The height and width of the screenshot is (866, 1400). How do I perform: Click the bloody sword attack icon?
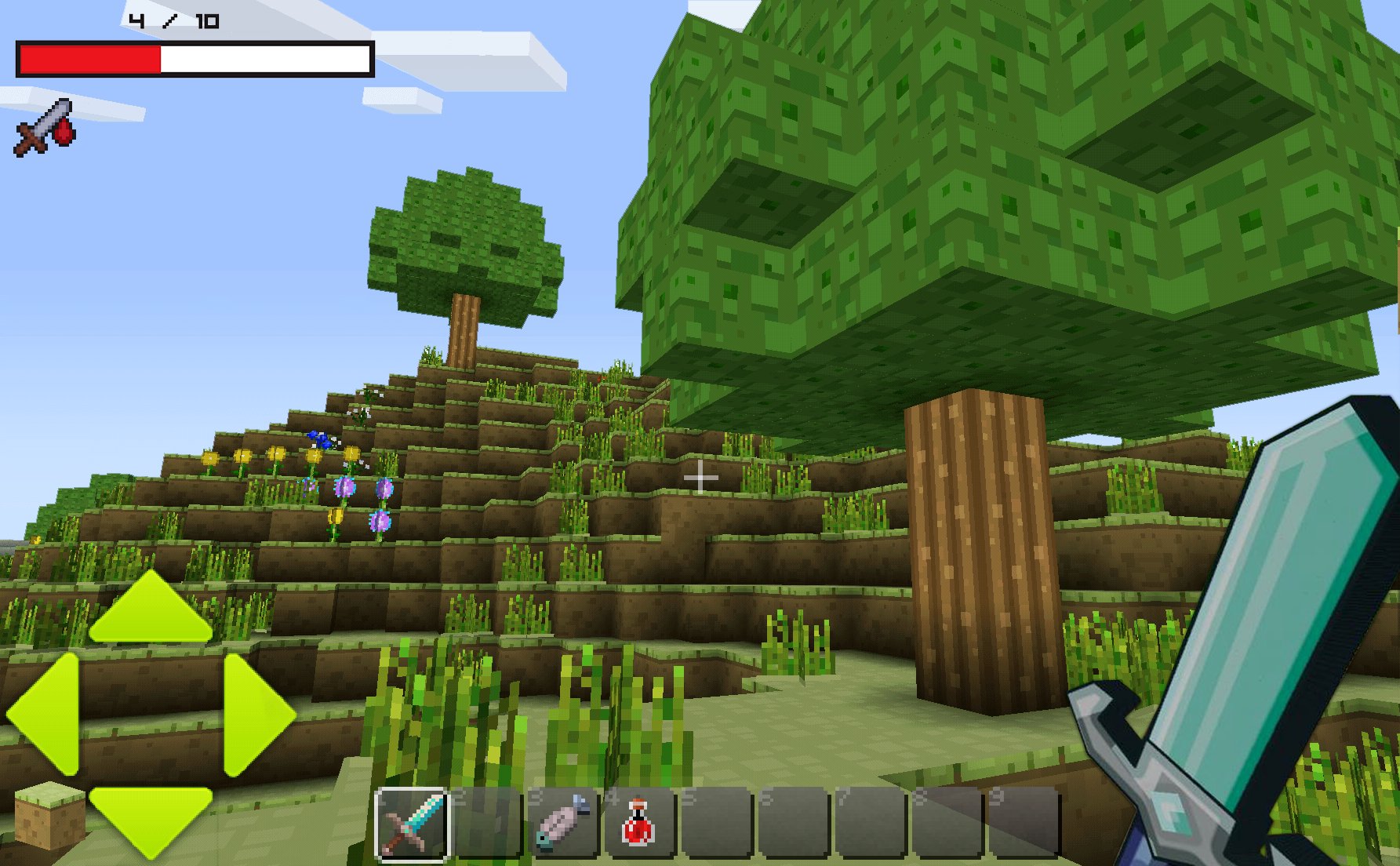[x=45, y=127]
